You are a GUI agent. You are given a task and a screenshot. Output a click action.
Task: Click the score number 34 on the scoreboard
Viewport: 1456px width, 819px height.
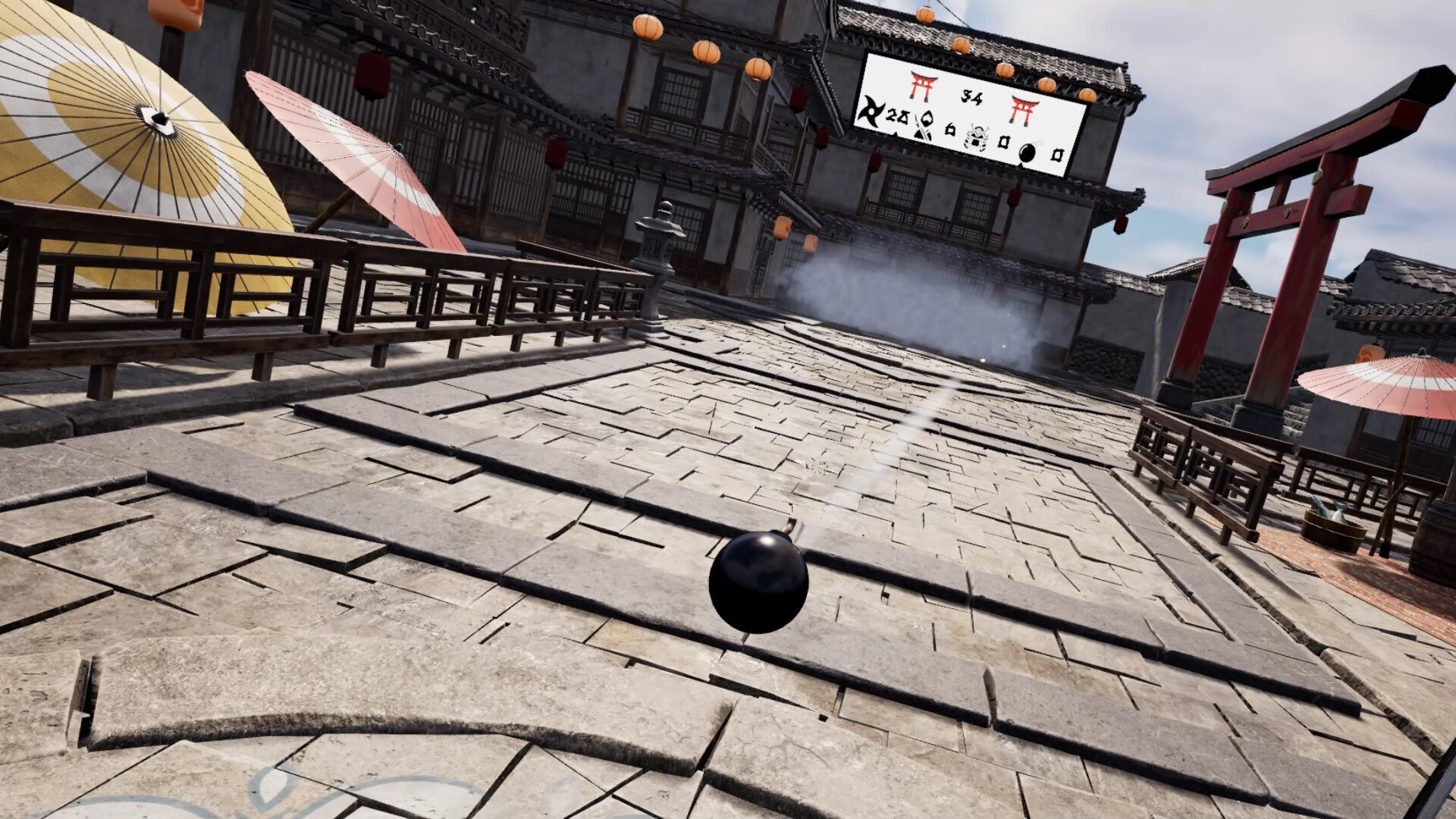coord(972,96)
